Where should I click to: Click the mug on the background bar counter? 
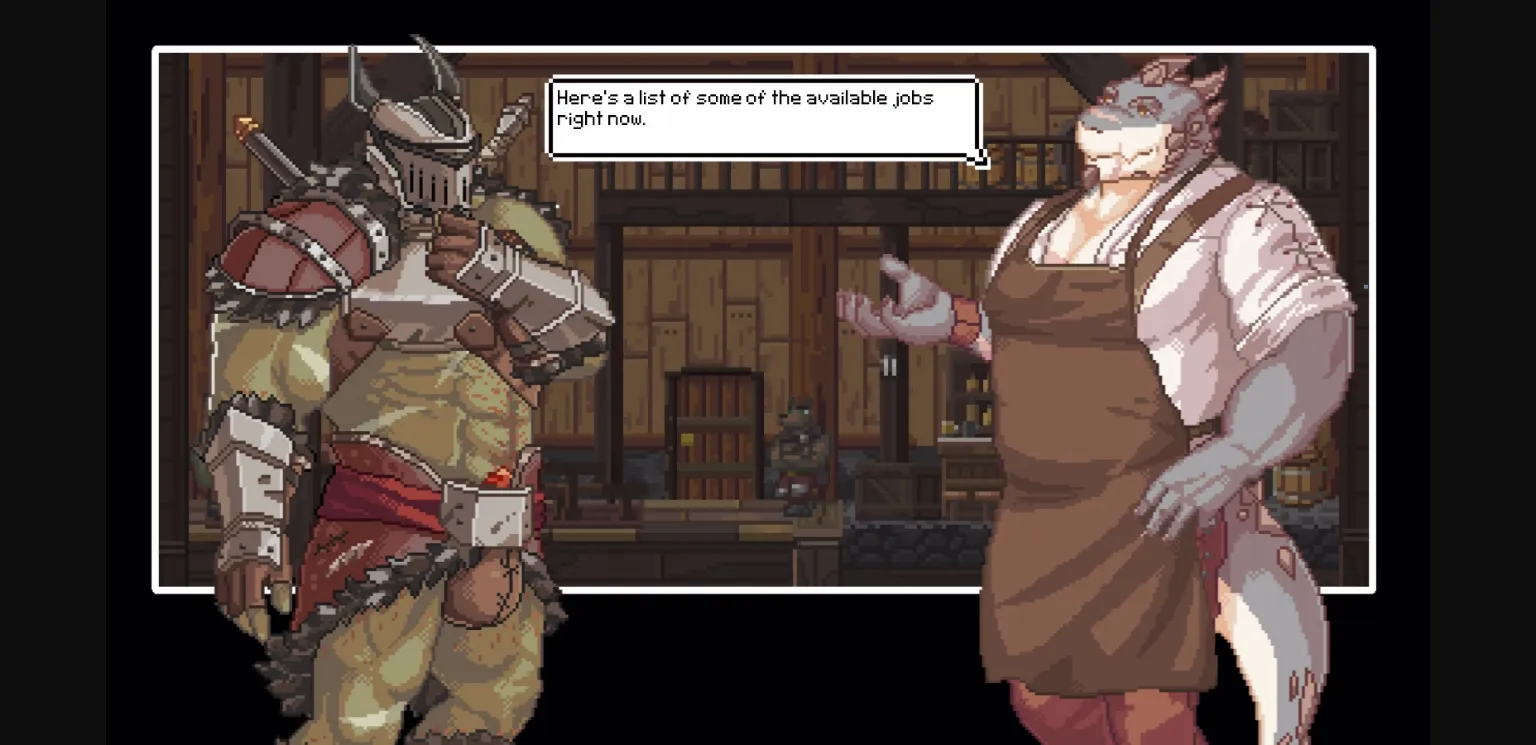[950, 427]
